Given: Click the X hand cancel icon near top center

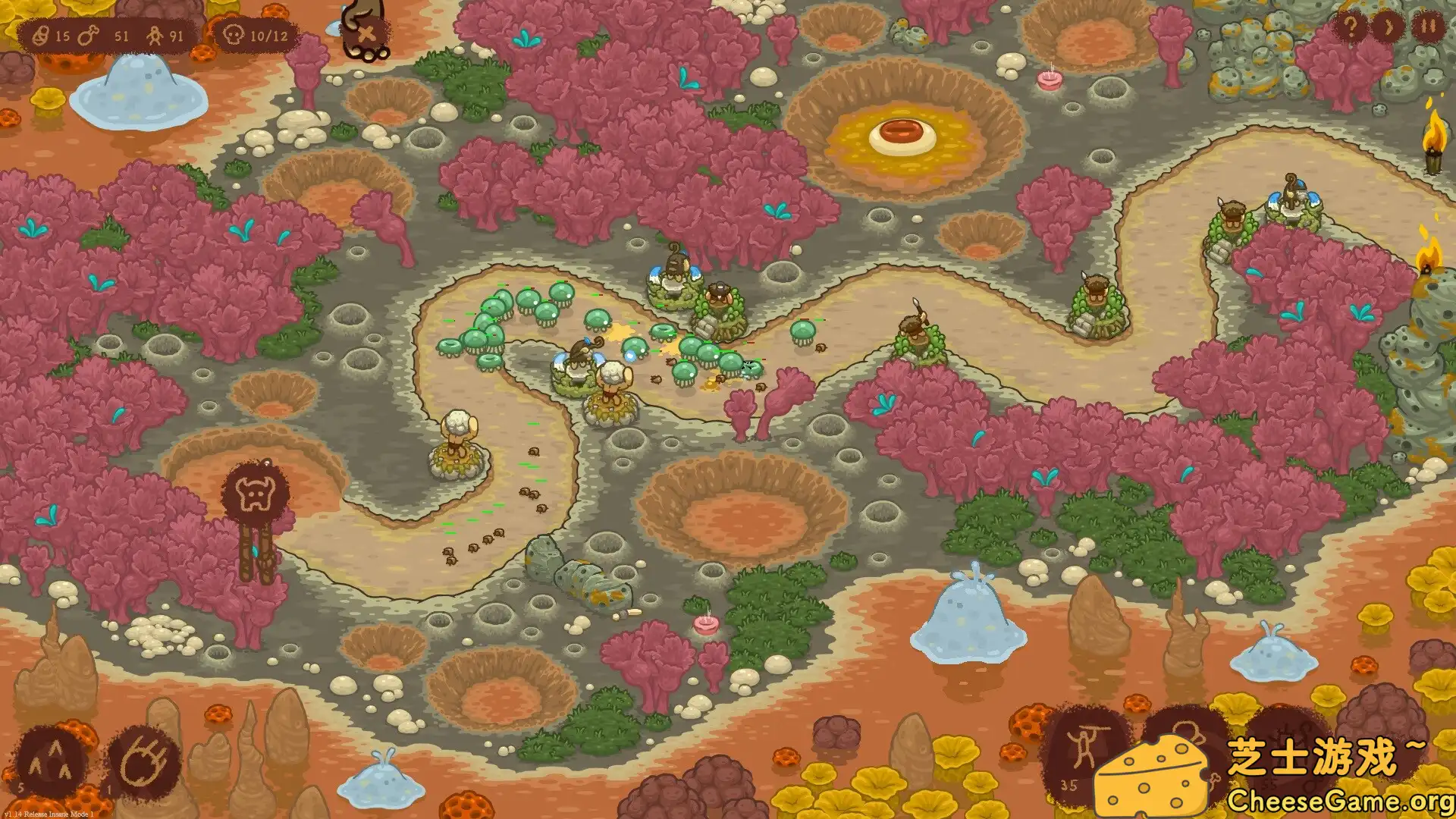Looking at the screenshot, I should click(x=366, y=32).
